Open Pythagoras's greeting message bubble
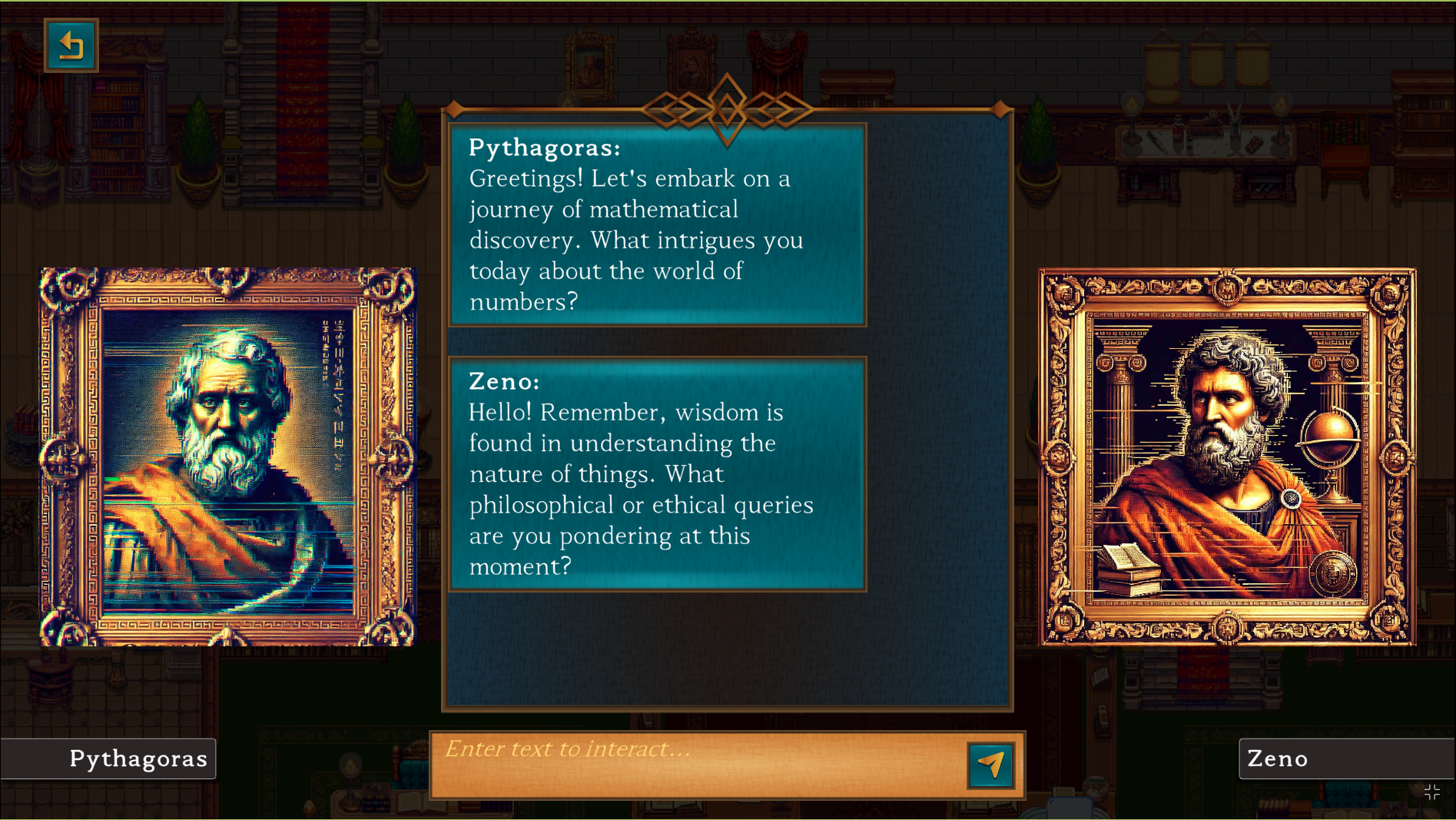This screenshot has width=1456, height=820. [x=657, y=227]
